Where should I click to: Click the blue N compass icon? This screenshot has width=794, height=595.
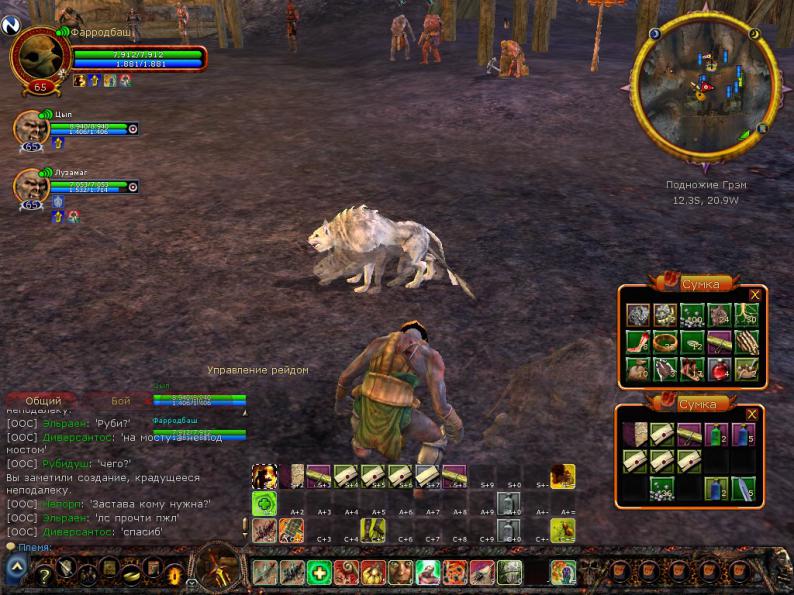(11, 26)
